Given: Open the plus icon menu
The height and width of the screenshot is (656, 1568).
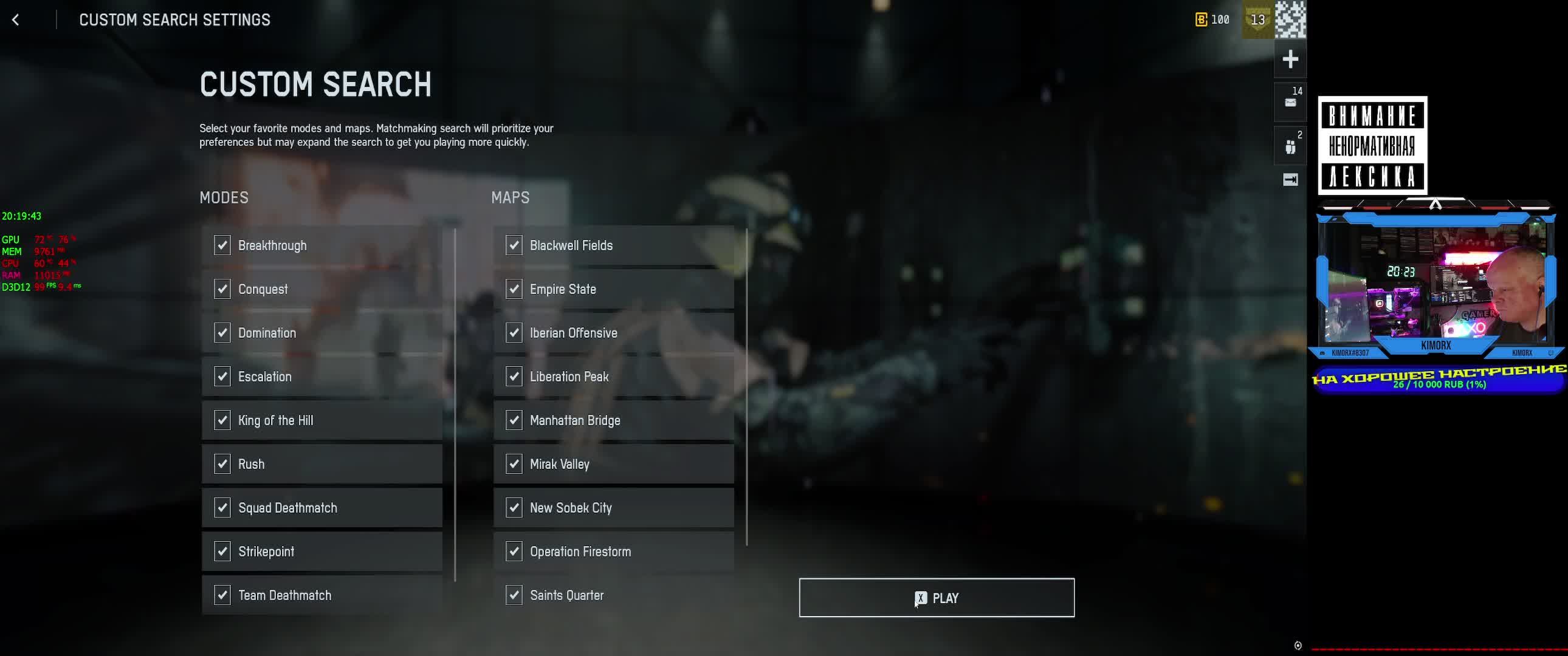Looking at the screenshot, I should pyautogui.click(x=1290, y=59).
